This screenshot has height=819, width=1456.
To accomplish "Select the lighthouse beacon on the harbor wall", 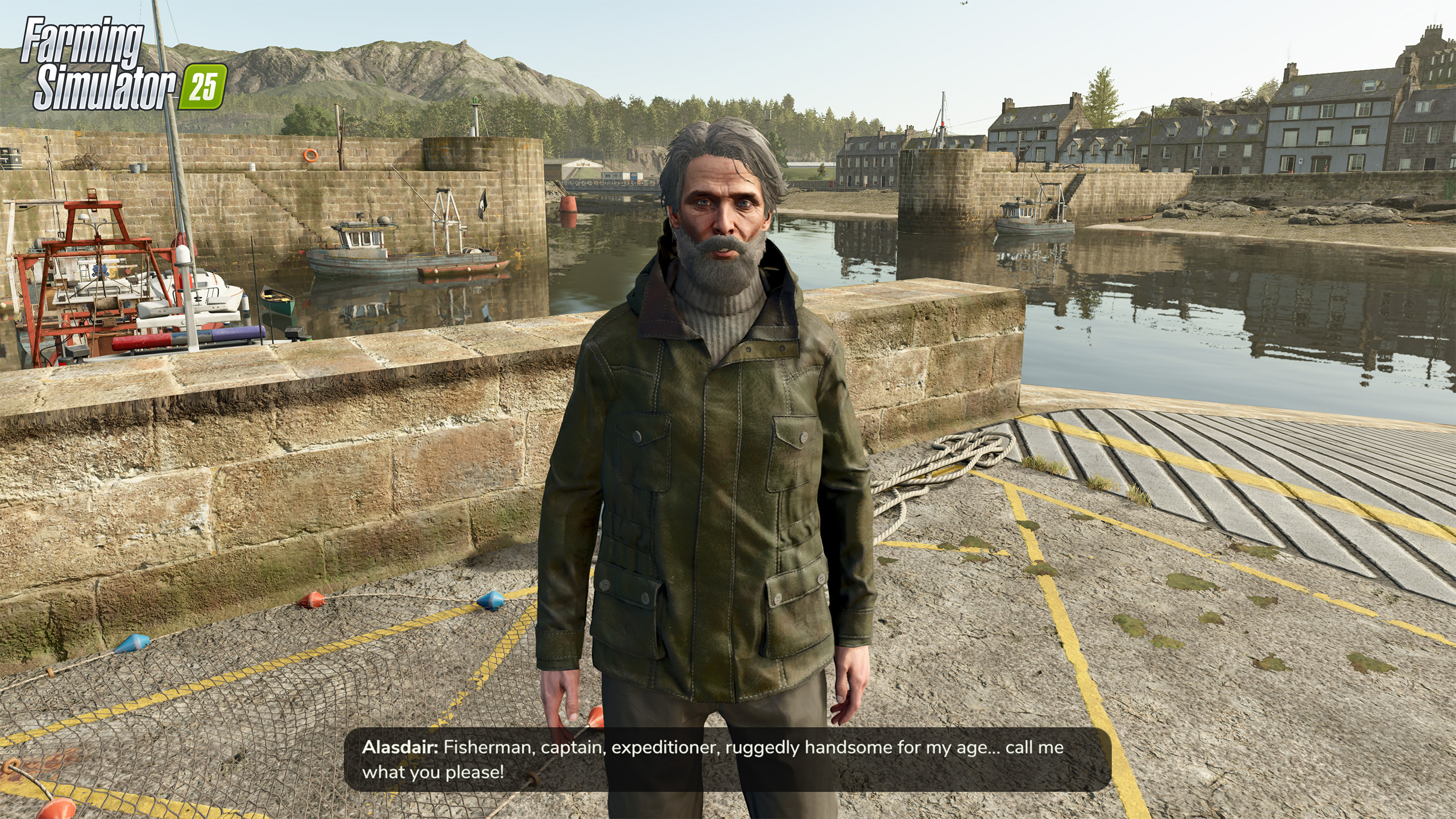I will point(475,101).
